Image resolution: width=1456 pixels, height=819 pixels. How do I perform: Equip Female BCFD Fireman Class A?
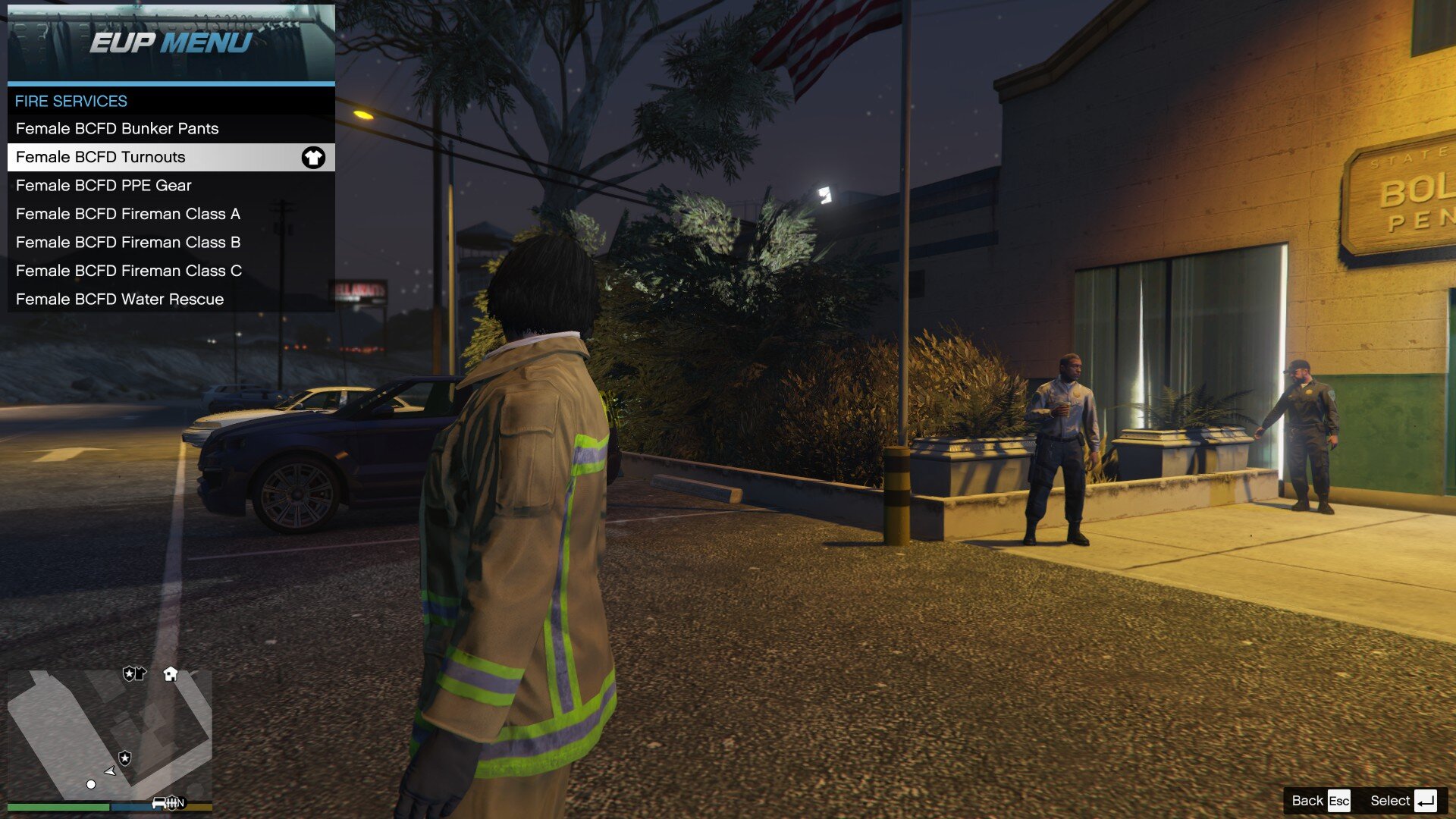click(128, 214)
